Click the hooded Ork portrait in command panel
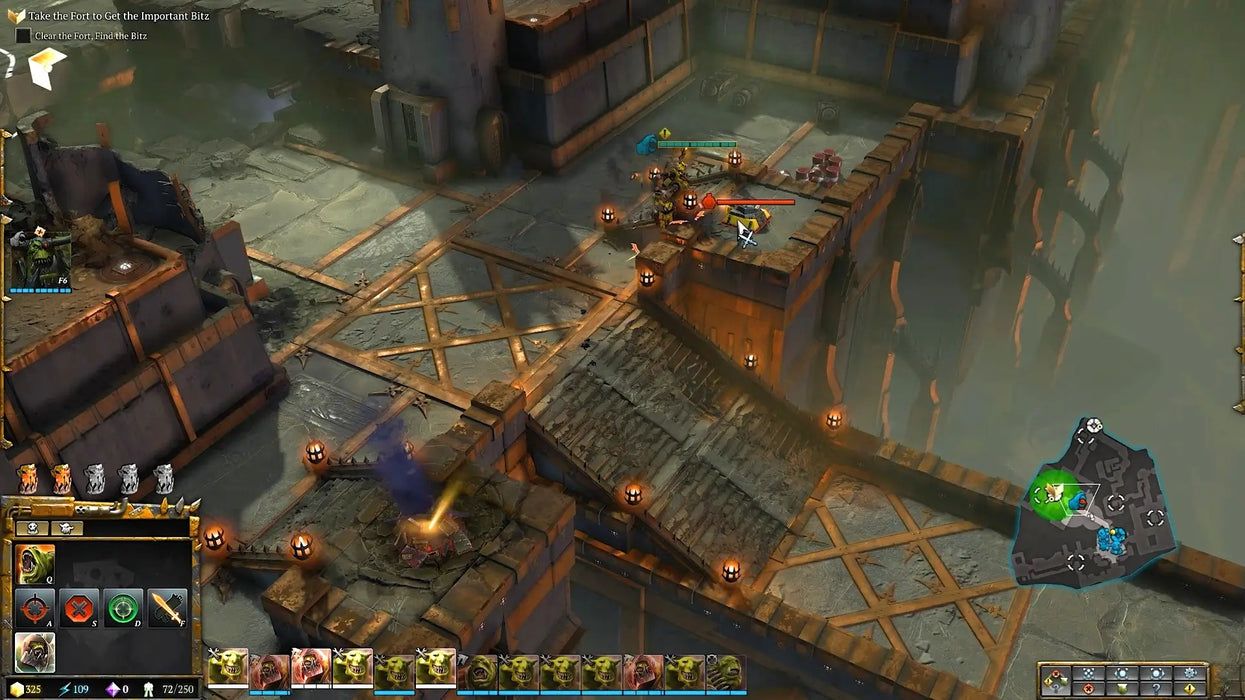 (x=35, y=652)
